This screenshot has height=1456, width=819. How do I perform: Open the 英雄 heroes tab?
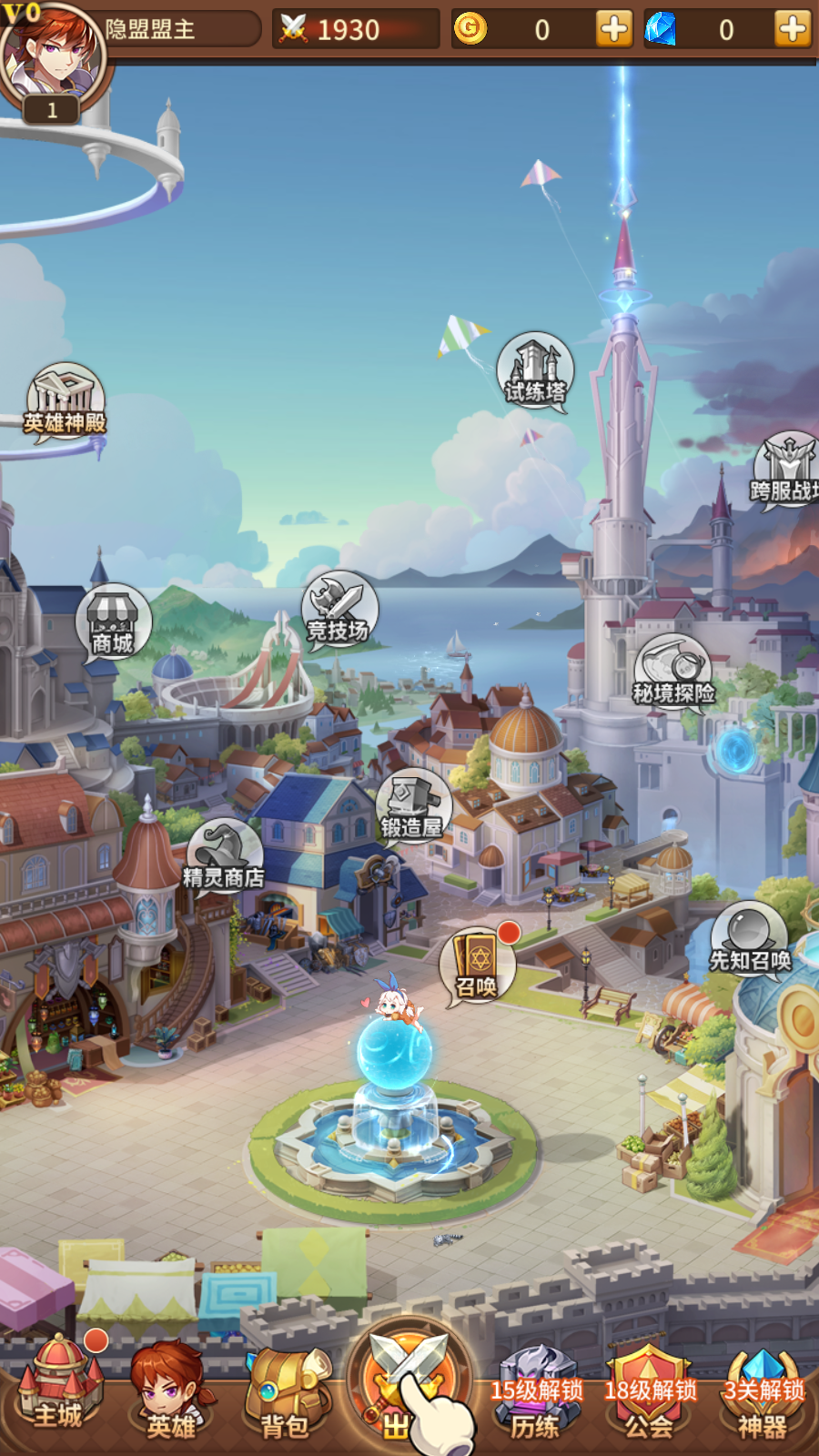tap(171, 1392)
